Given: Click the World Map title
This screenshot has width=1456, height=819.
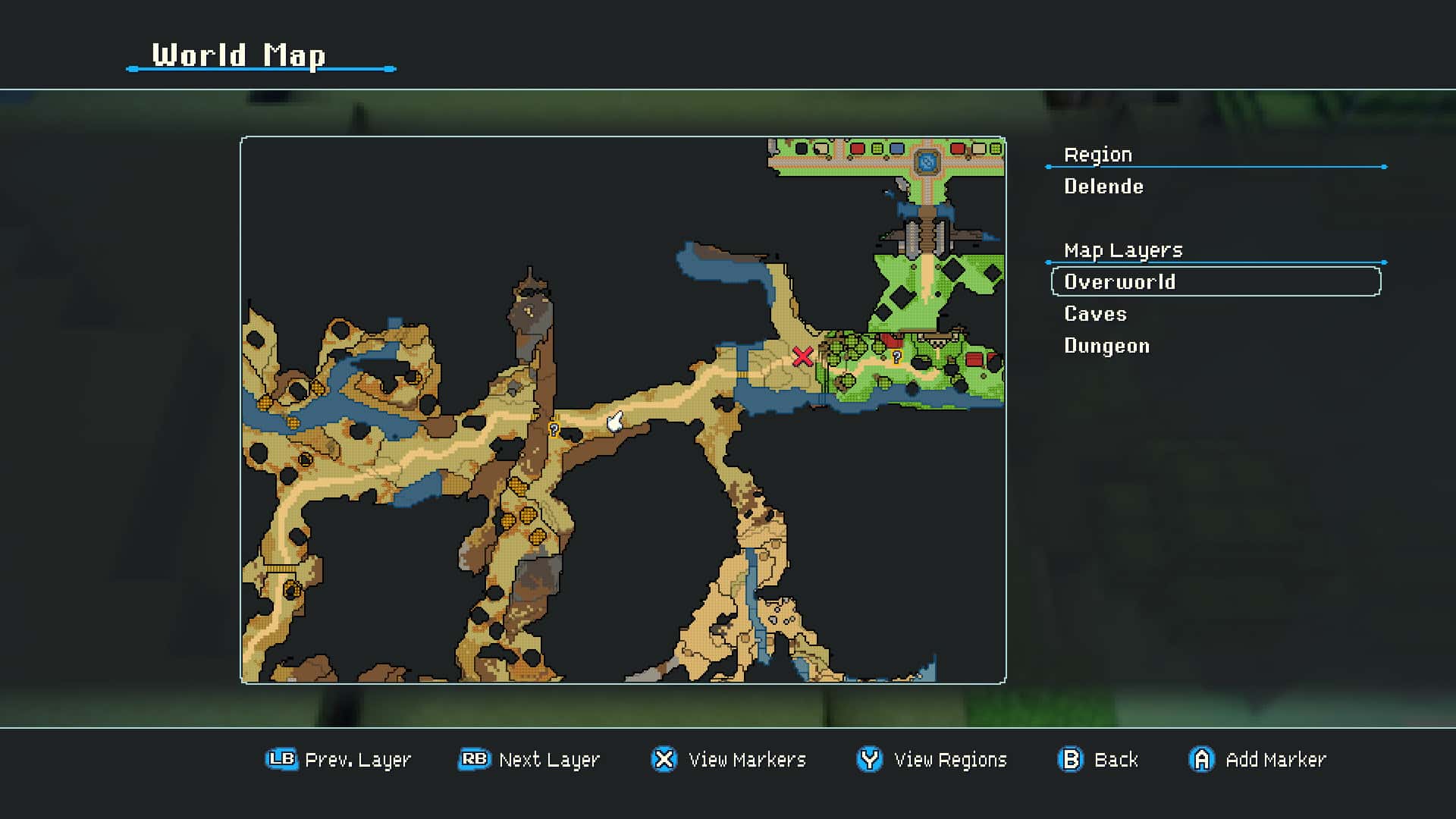Looking at the screenshot, I should tap(238, 55).
